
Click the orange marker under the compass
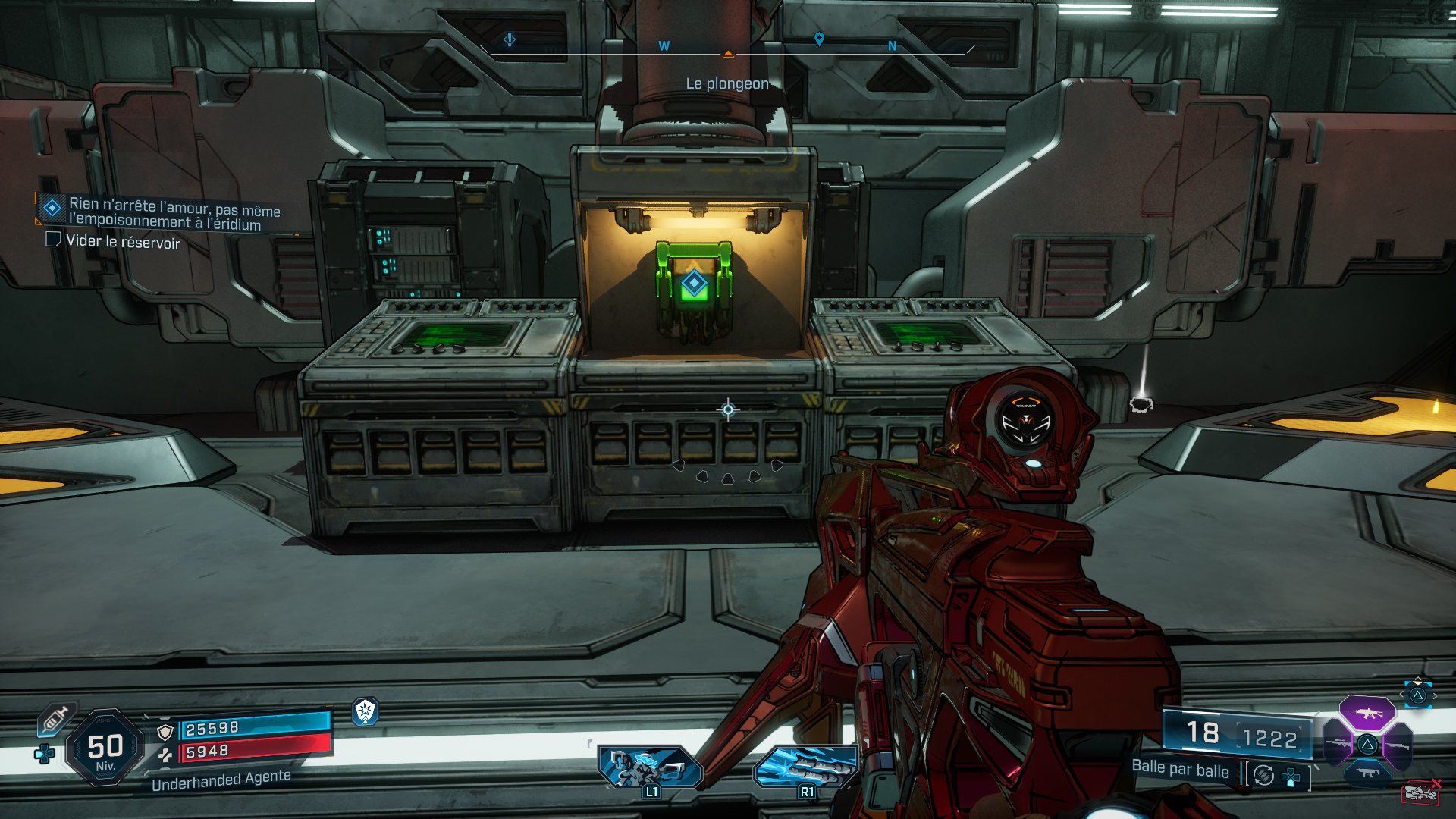point(728,55)
